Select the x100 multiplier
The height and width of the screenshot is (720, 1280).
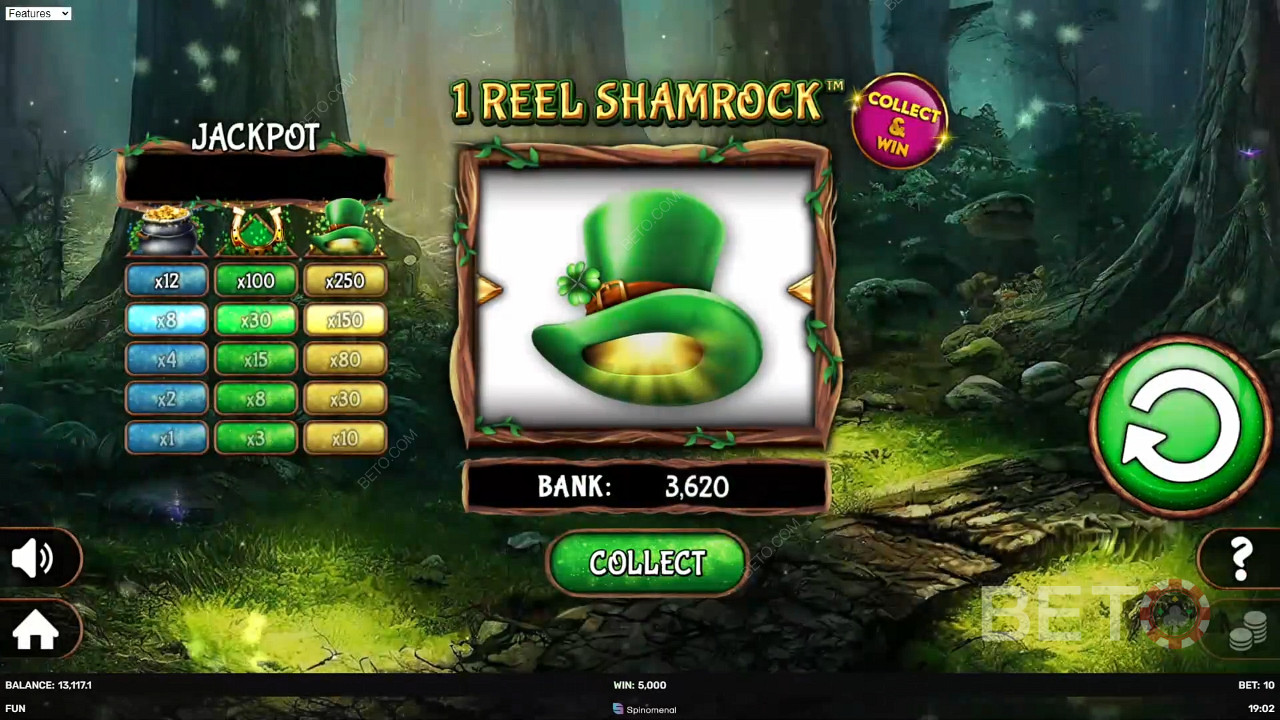click(255, 281)
